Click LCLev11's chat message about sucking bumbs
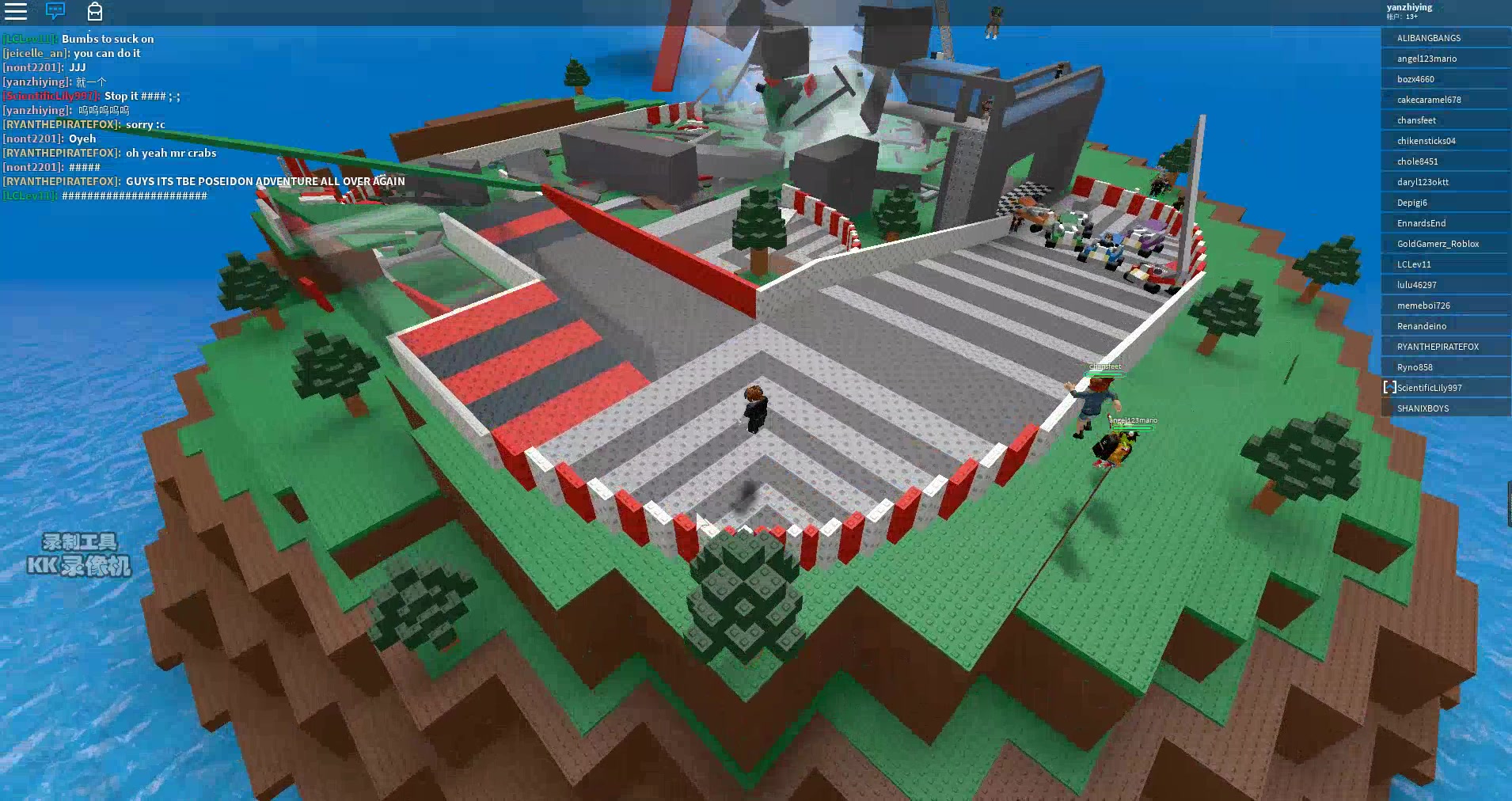The width and height of the screenshot is (1512, 801). 79,38
